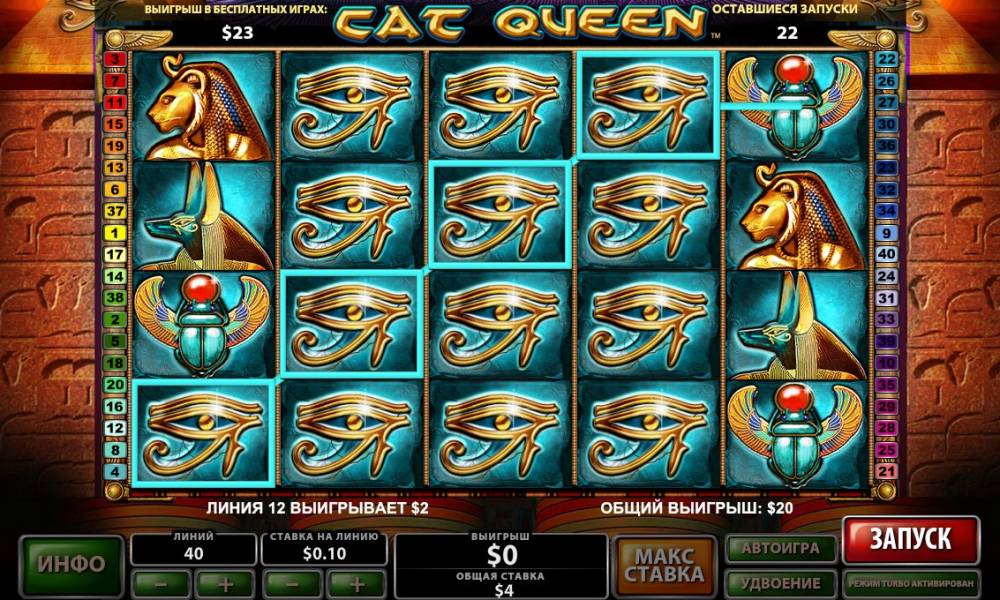Start АВТОИГРА autoplay
Viewport: 1000px width, 600px height.
779,549
